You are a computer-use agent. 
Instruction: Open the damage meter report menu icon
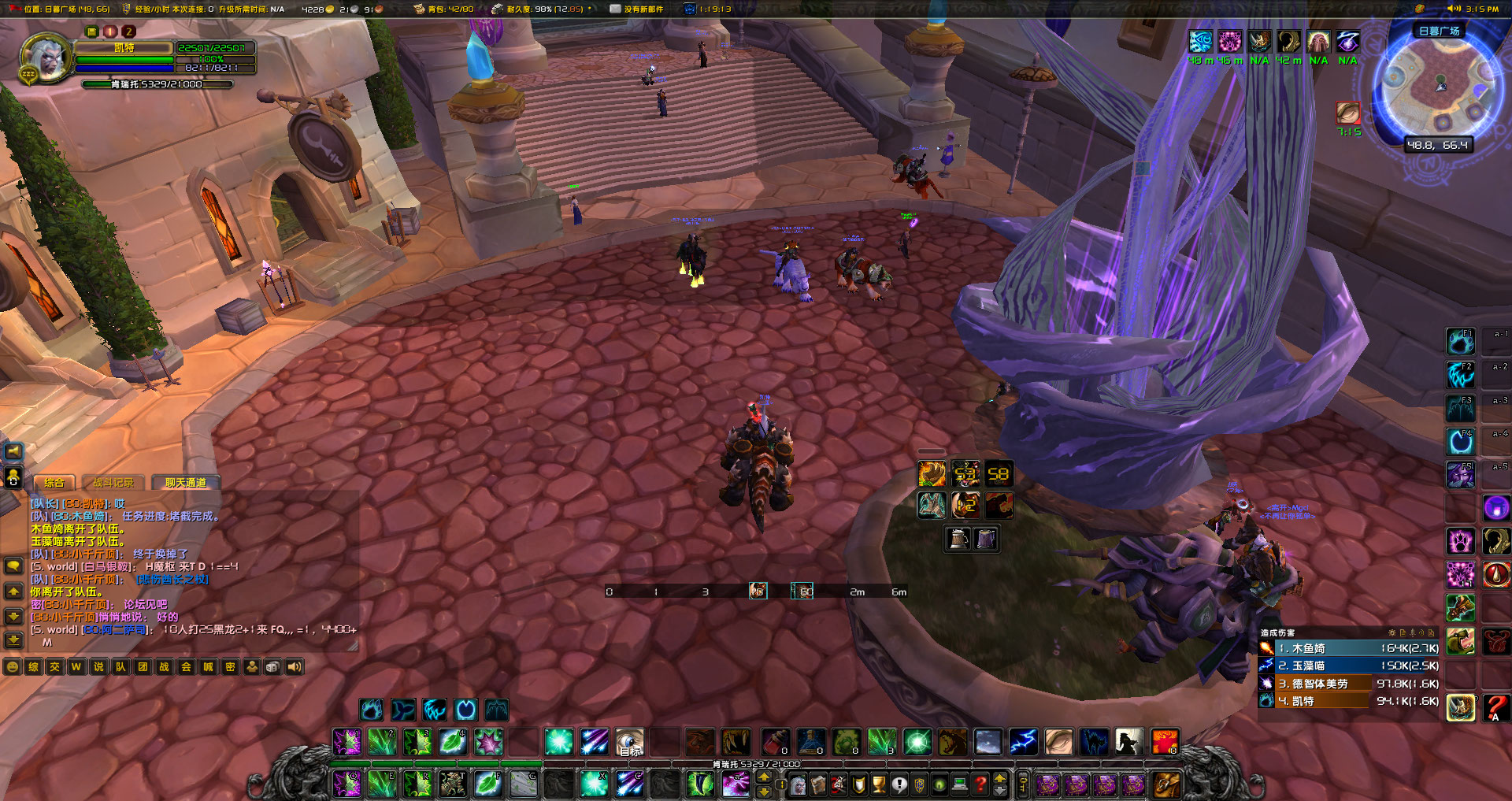click(x=1403, y=632)
